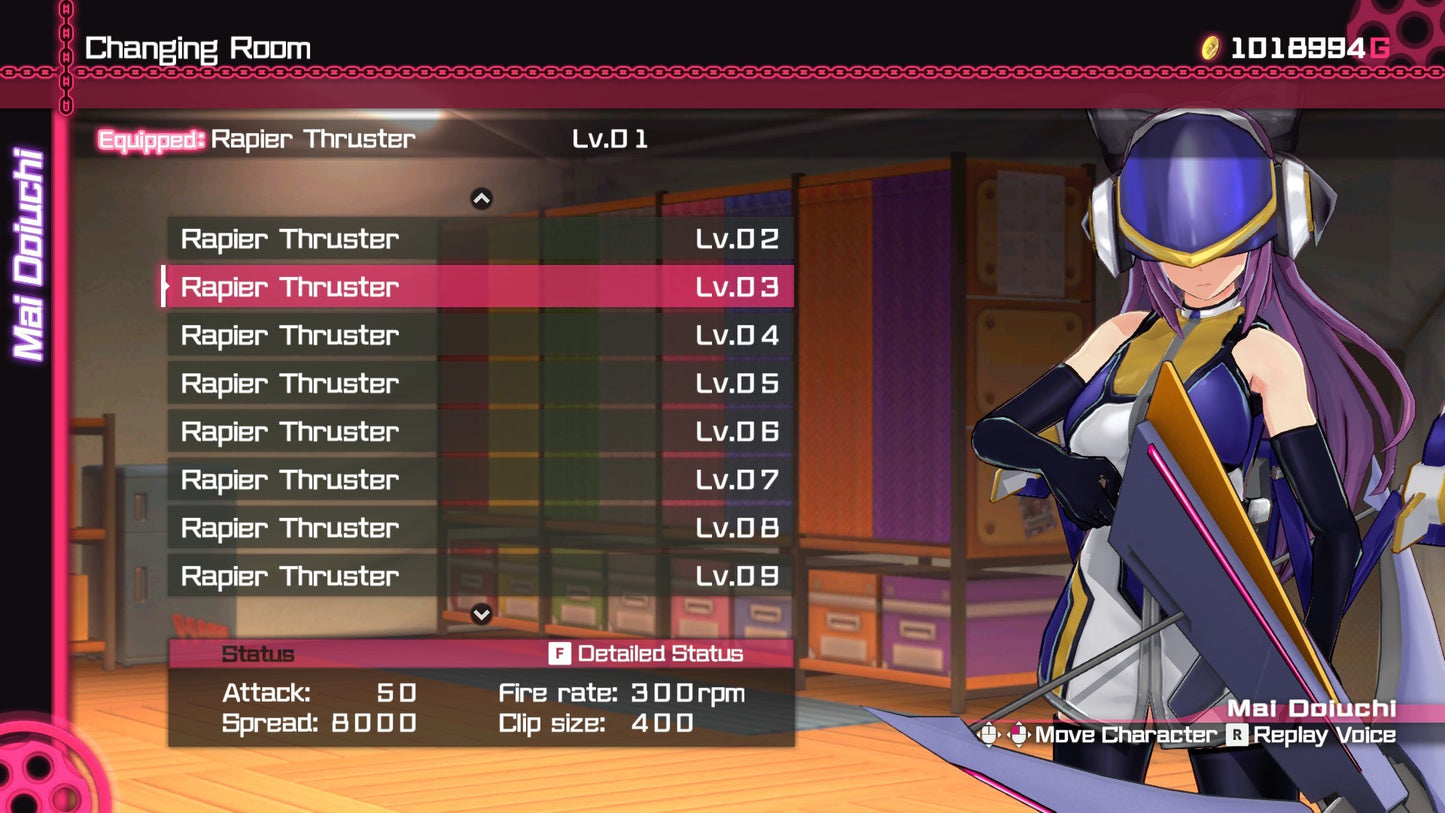Click the up arrow above the weapon list
Screen dimensions: 1445x813
pyautogui.click(x=481, y=199)
